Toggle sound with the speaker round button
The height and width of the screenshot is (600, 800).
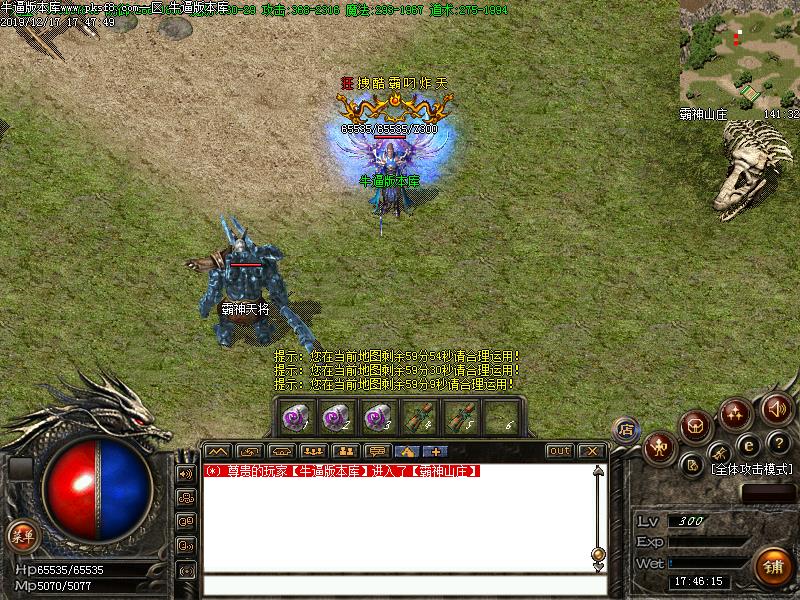pyautogui.click(x=776, y=408)
